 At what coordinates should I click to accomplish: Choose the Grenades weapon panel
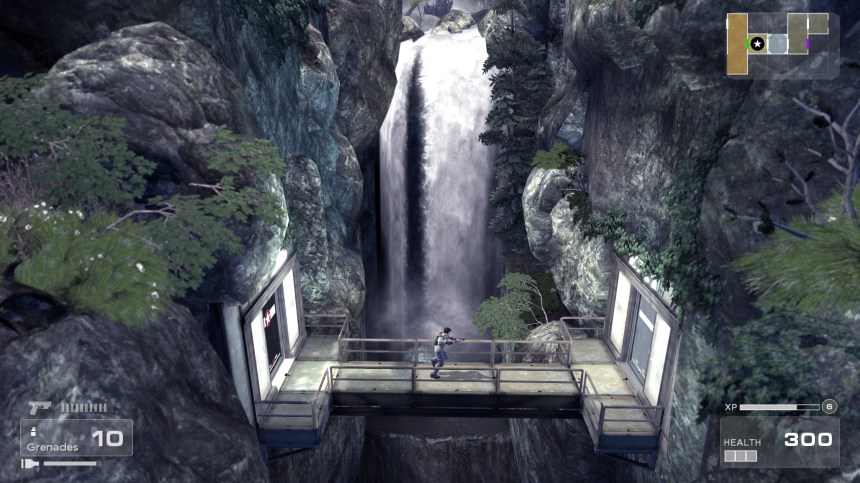click(x=76, y=438)
